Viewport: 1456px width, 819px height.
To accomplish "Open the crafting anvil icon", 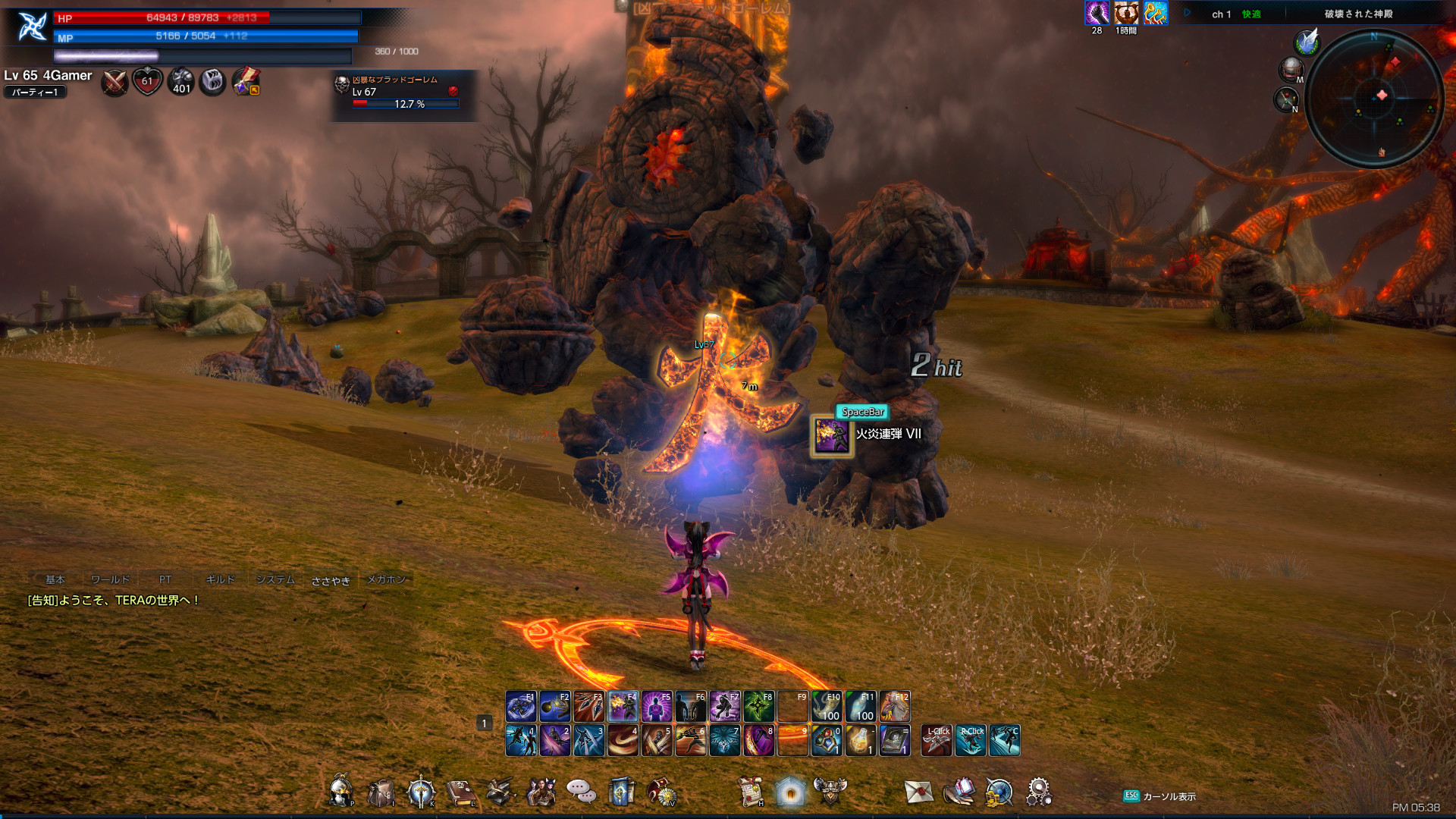I will pos(500,792).
